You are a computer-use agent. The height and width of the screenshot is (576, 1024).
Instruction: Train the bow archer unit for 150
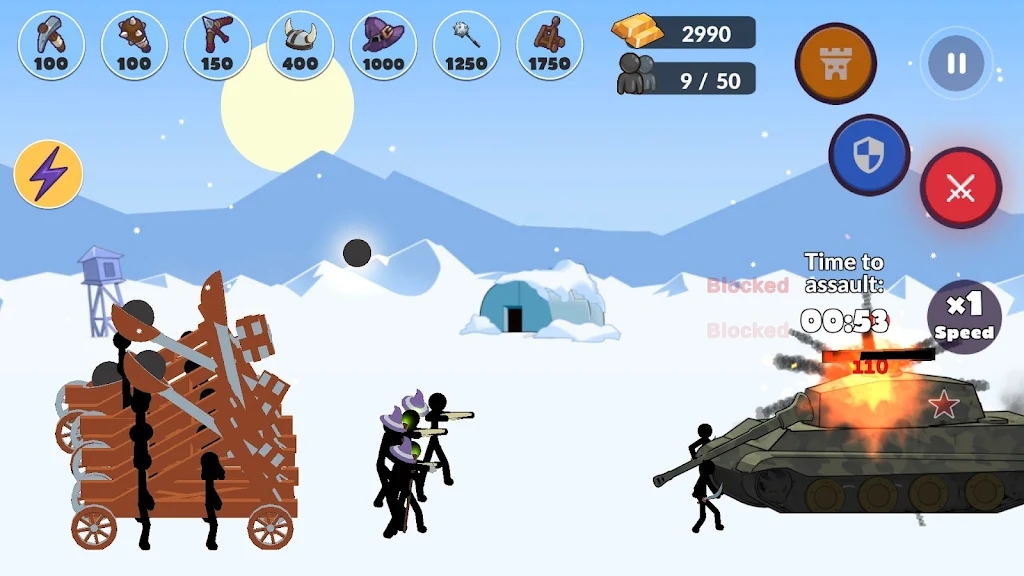[x=217, y=44]
